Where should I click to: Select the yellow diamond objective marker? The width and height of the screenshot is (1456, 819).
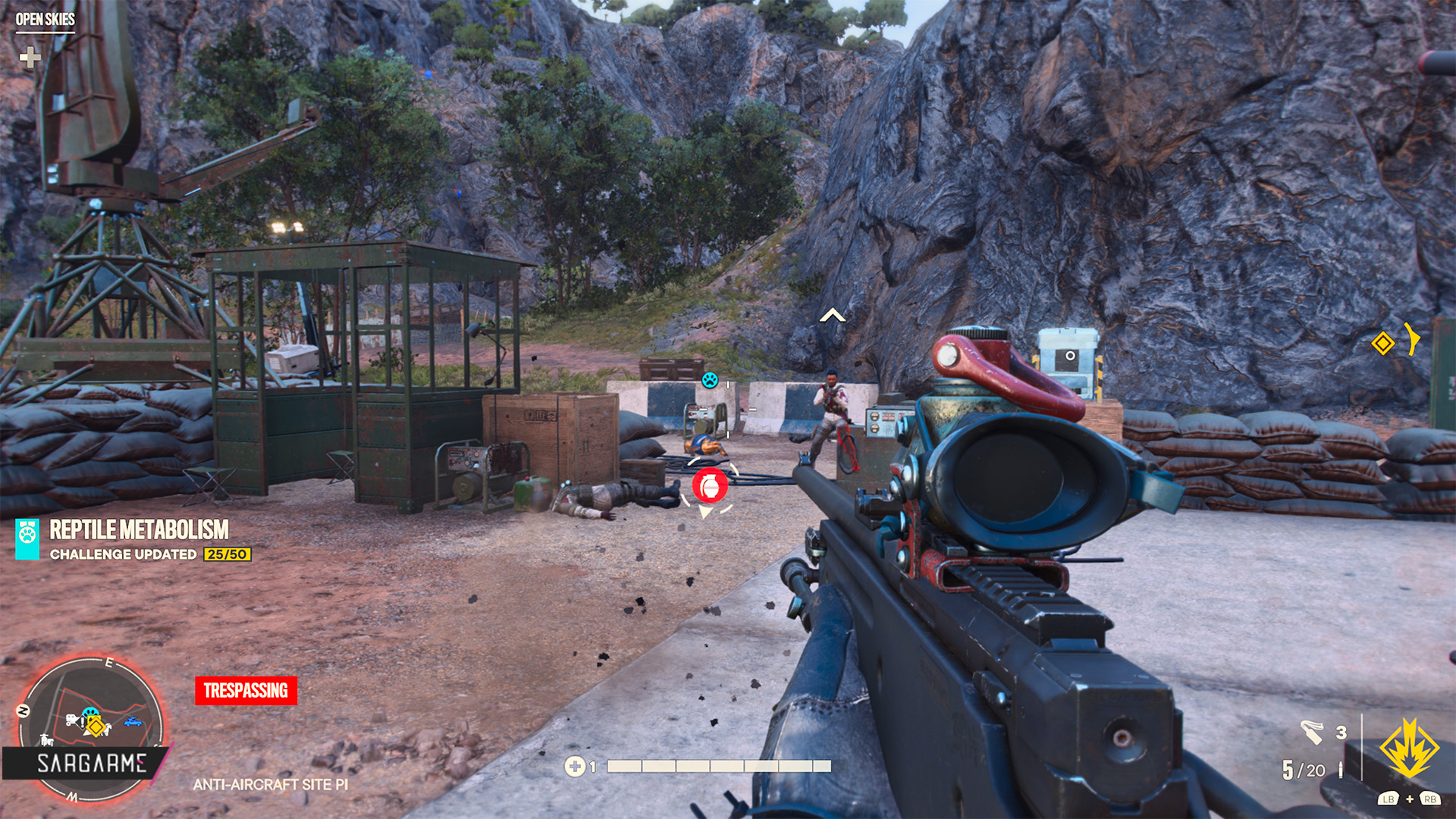[x=1382, y=344]
